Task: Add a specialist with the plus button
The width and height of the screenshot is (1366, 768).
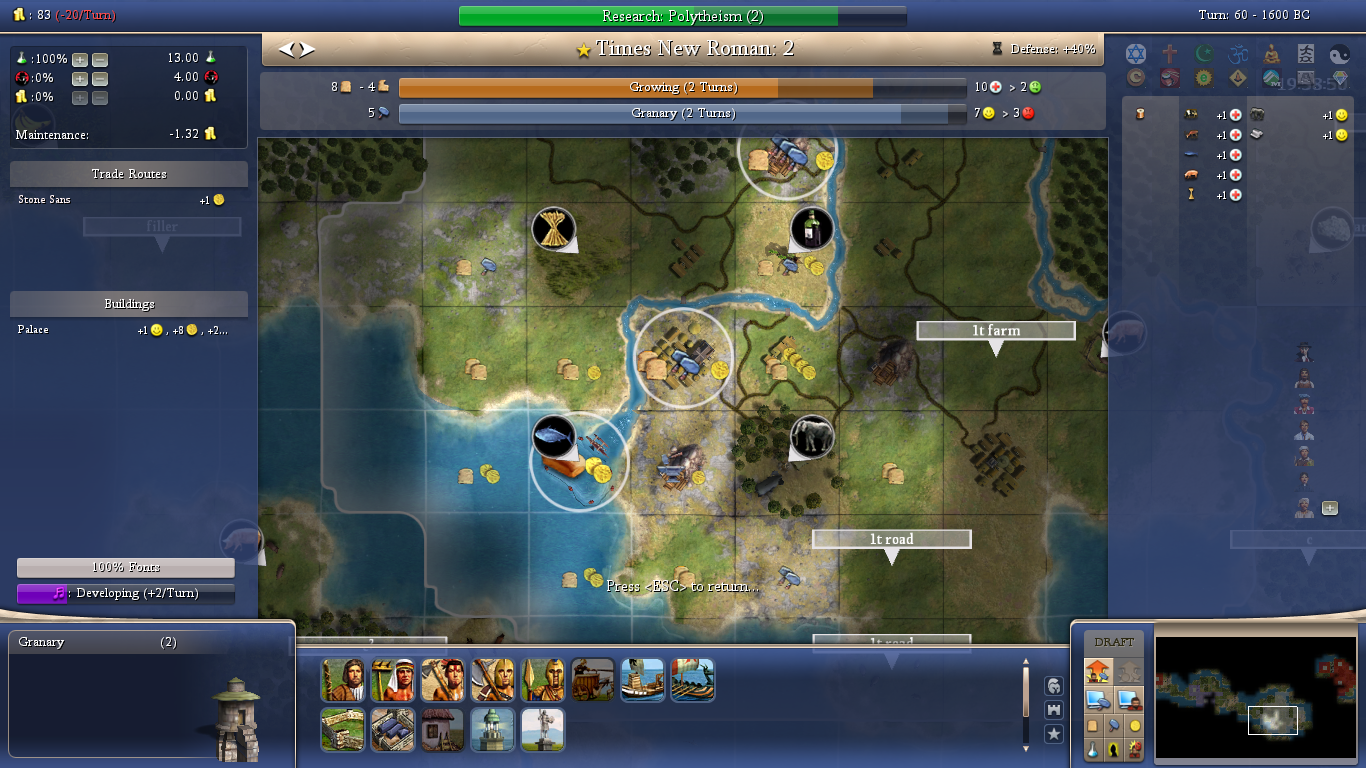Action: pos(1330,508)
